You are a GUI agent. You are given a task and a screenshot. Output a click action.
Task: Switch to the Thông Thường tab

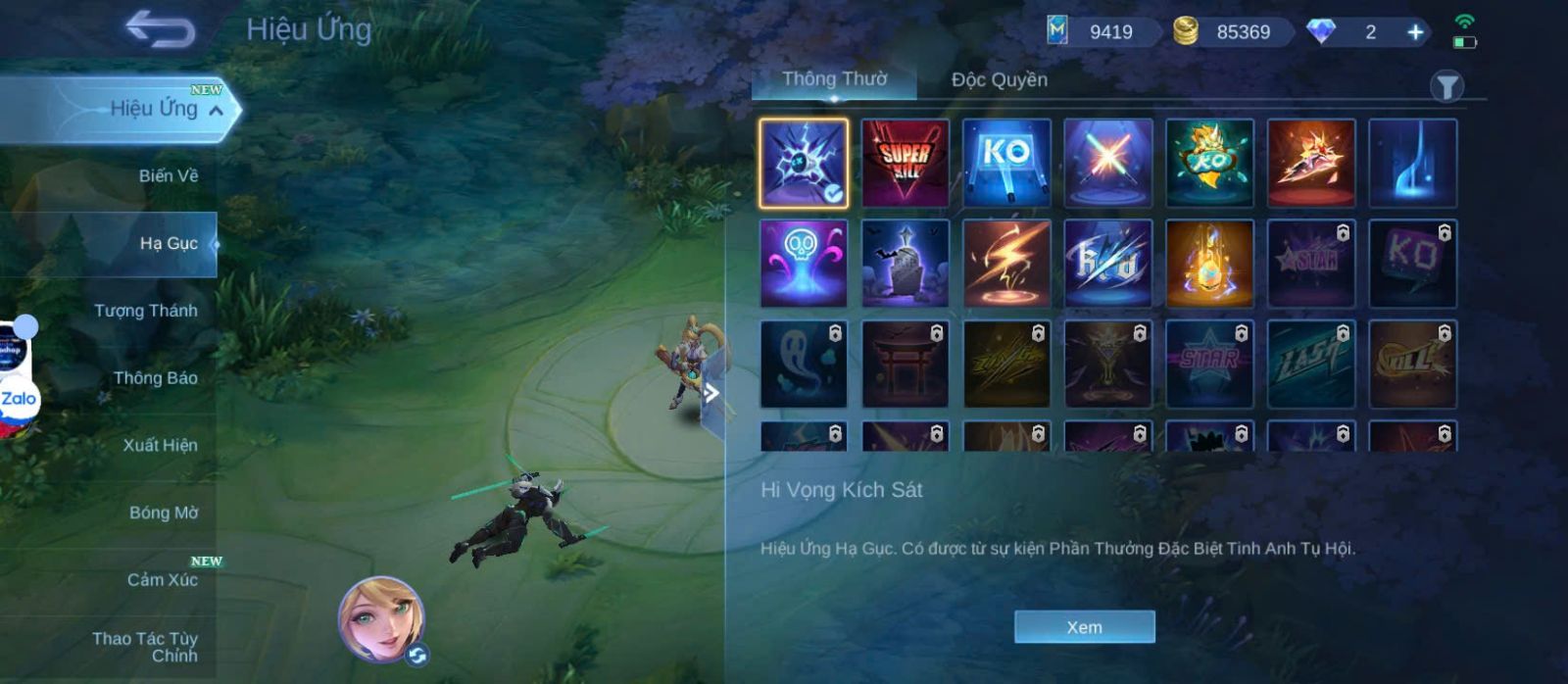pyautogui.click(x=834, y=79)
